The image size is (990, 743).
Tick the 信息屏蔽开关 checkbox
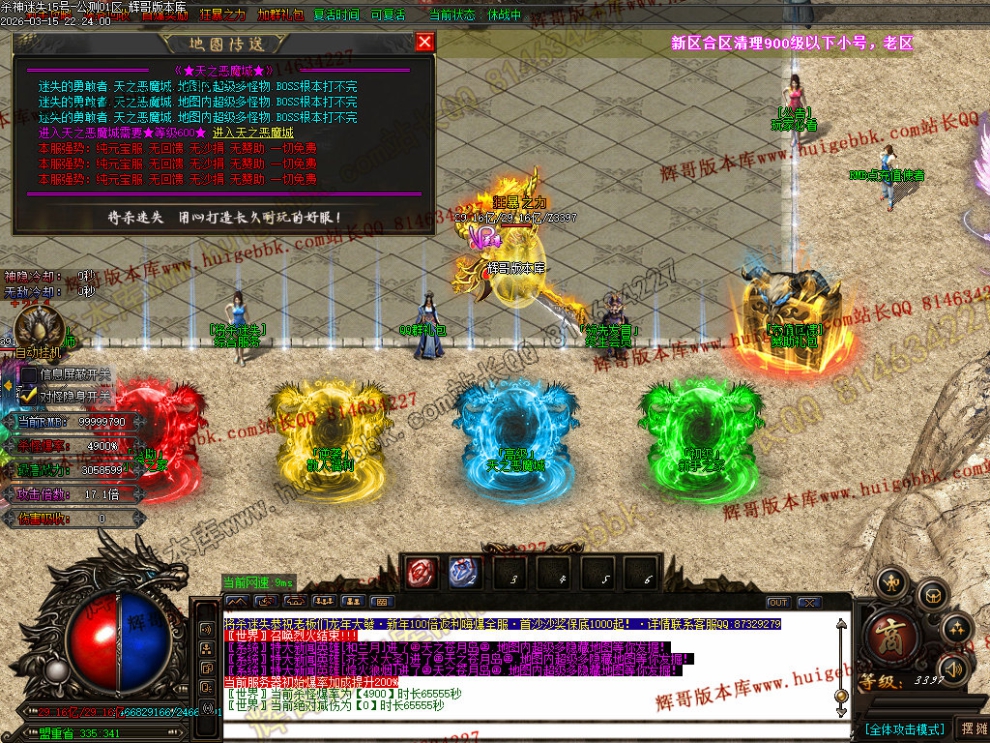(29, 375)
